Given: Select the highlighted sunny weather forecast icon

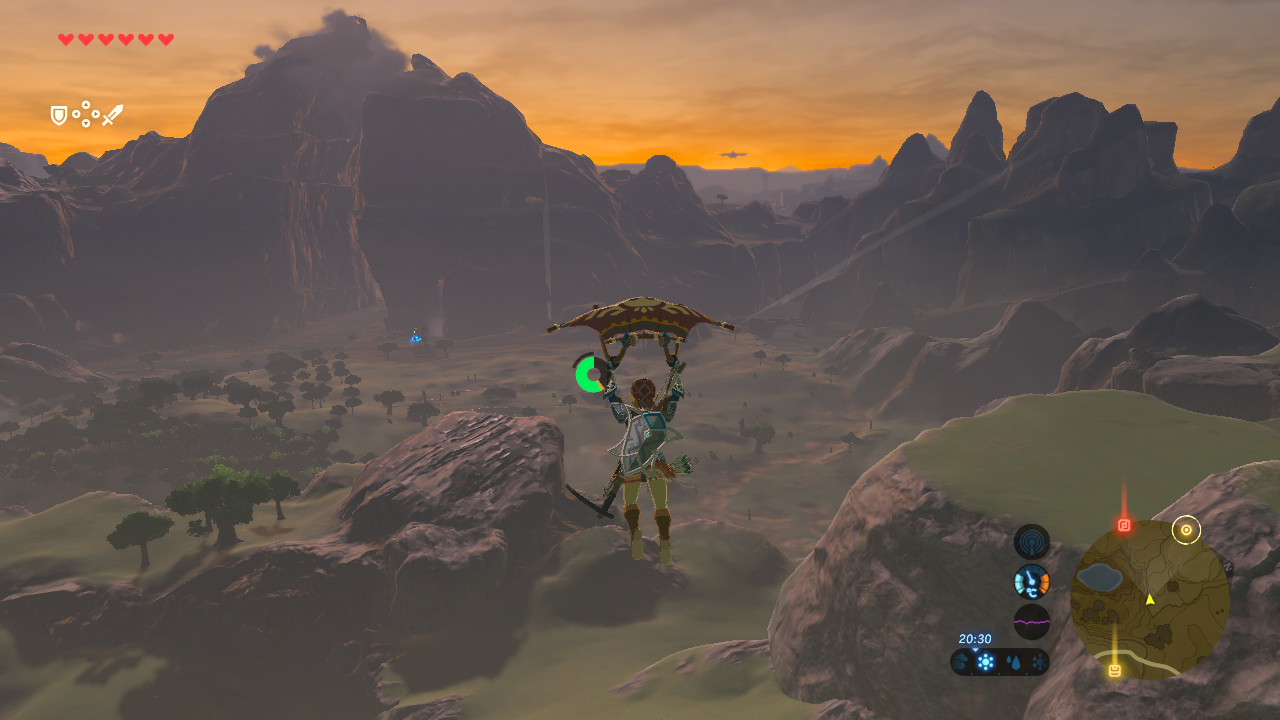Looking at the screenshot, I should (986, 662).
